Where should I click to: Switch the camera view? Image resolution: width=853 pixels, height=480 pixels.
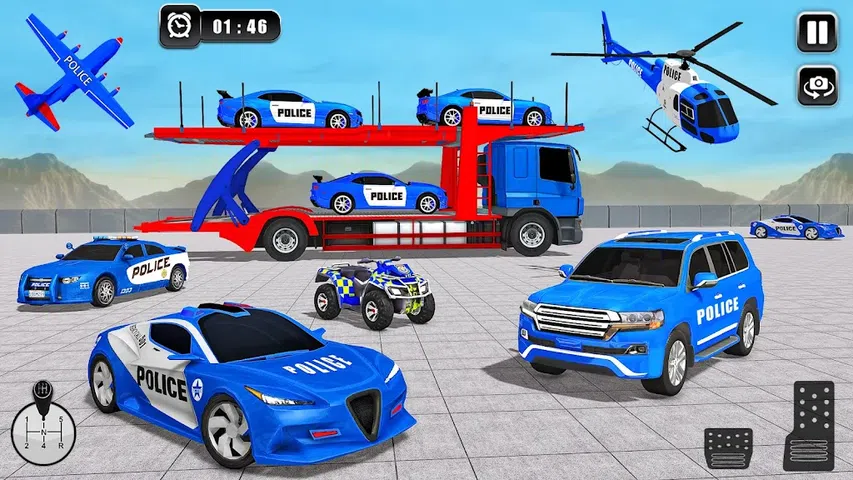pyautogui.click(x=816, y=86)
